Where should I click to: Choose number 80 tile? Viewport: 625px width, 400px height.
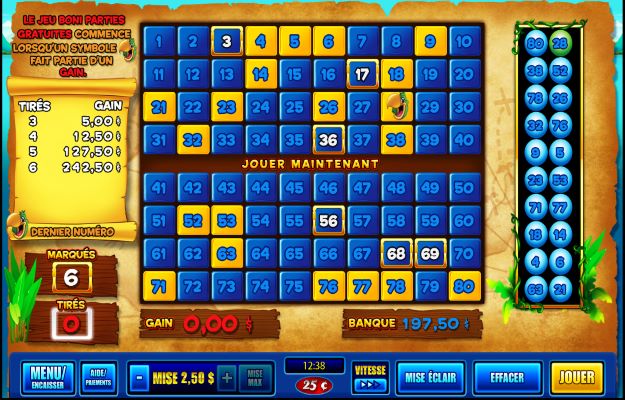point(464,285)
